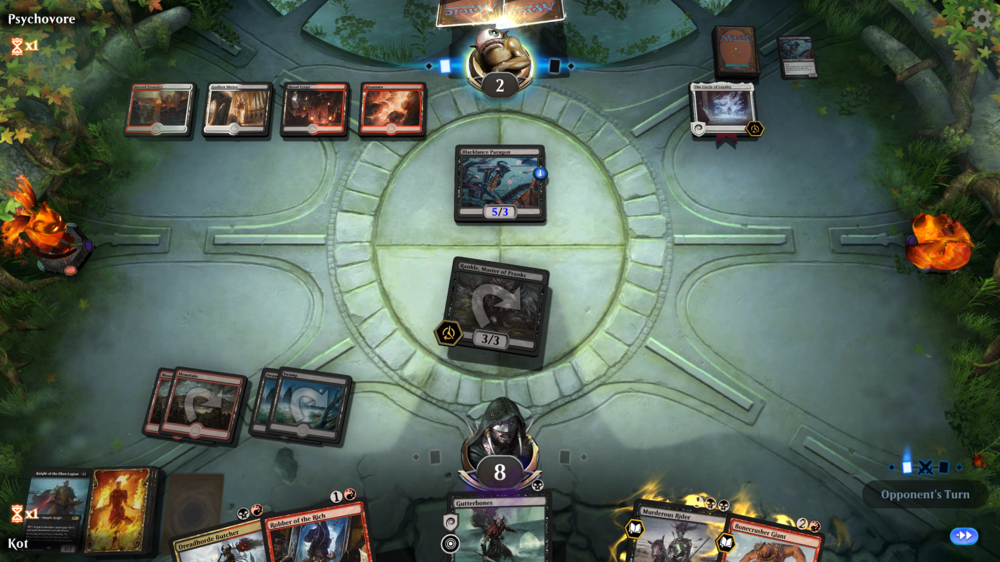The width and height of the screenshot is (1000, 562).
Task: Toggle the fast-forward pass turn button
Action: pyautogui.click(x=964, y=536)
